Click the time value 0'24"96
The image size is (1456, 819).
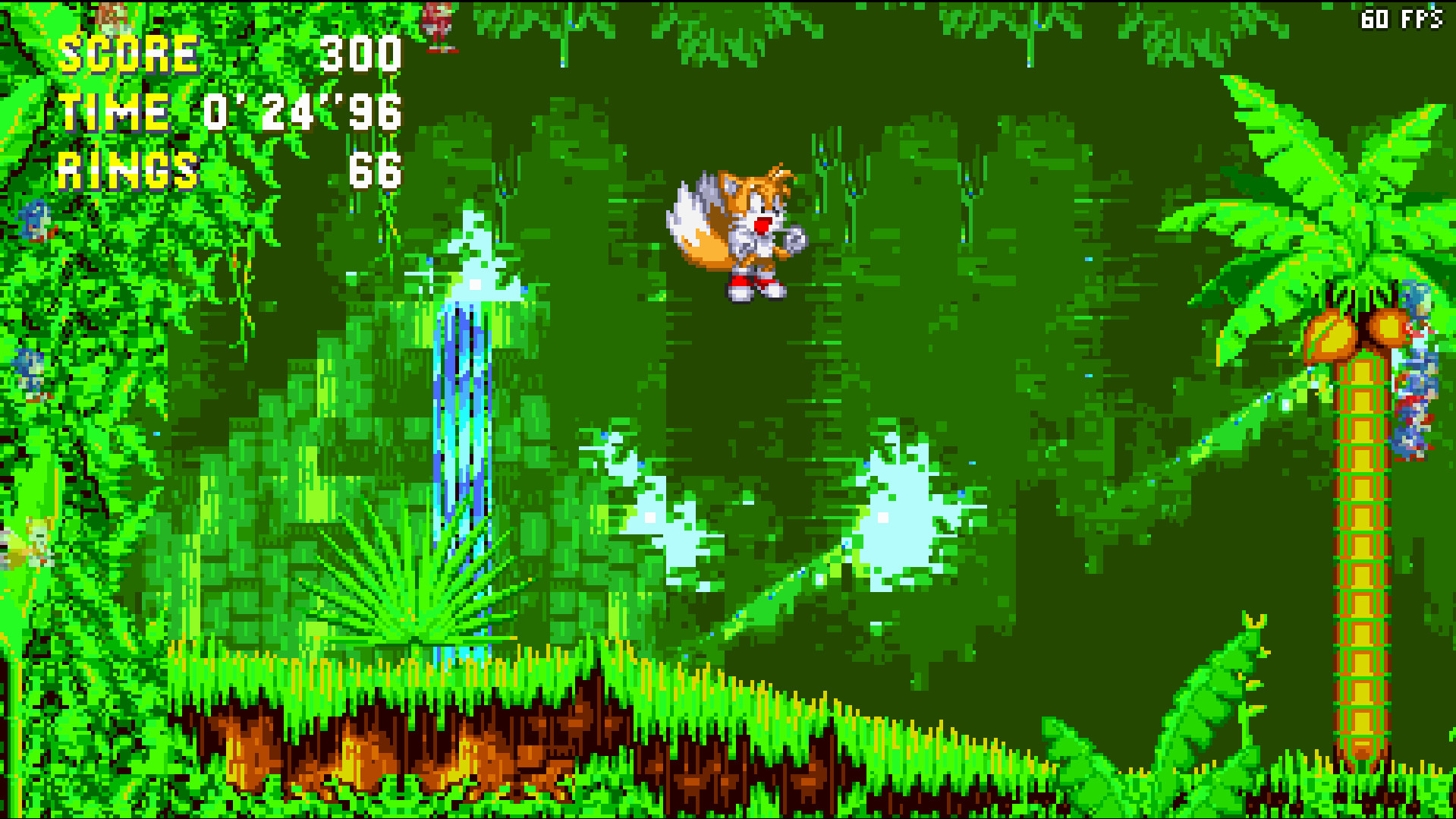click(303, 112)
